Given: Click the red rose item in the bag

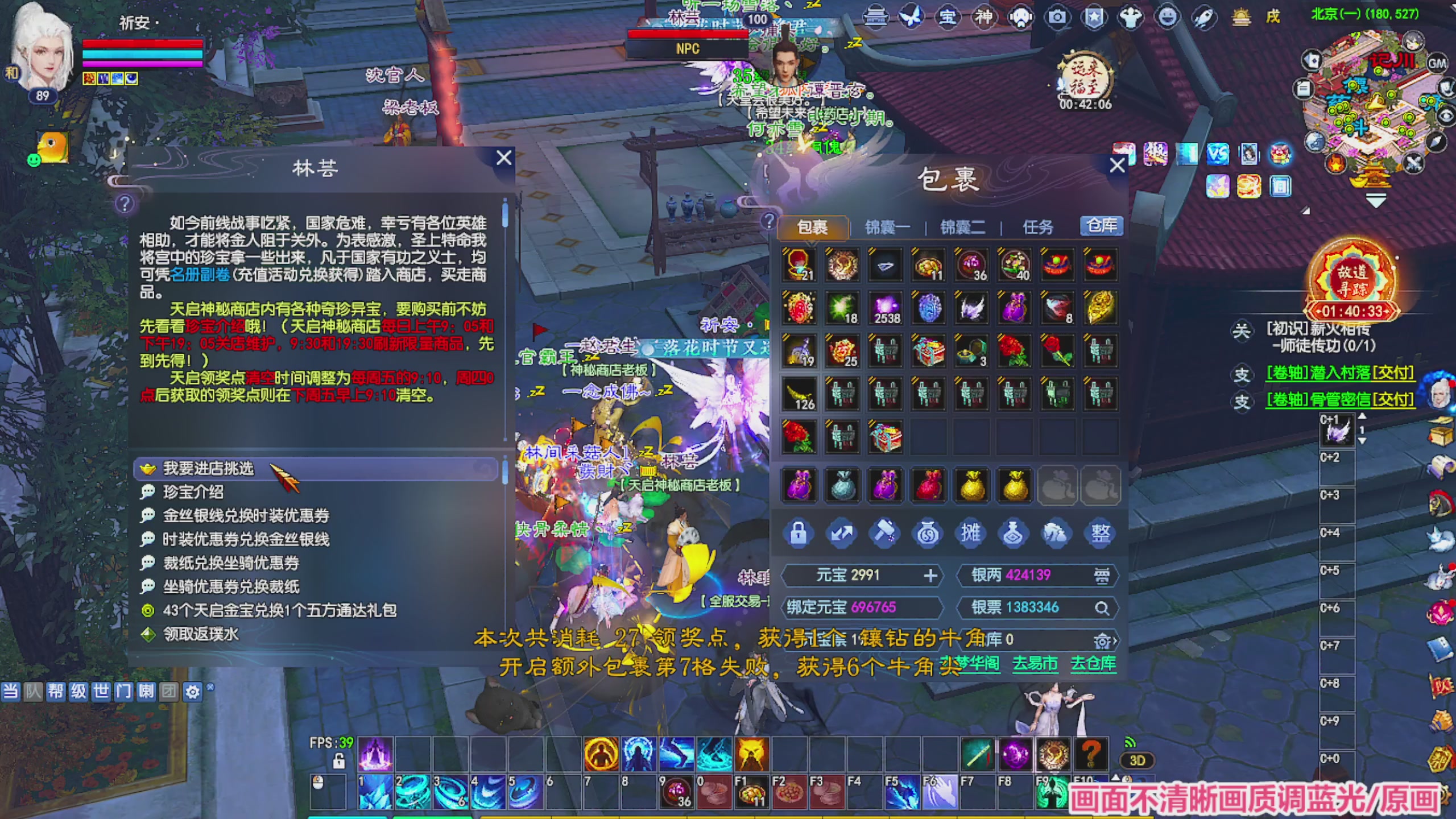Looking at the screenshot, I should click(1057, 351).
